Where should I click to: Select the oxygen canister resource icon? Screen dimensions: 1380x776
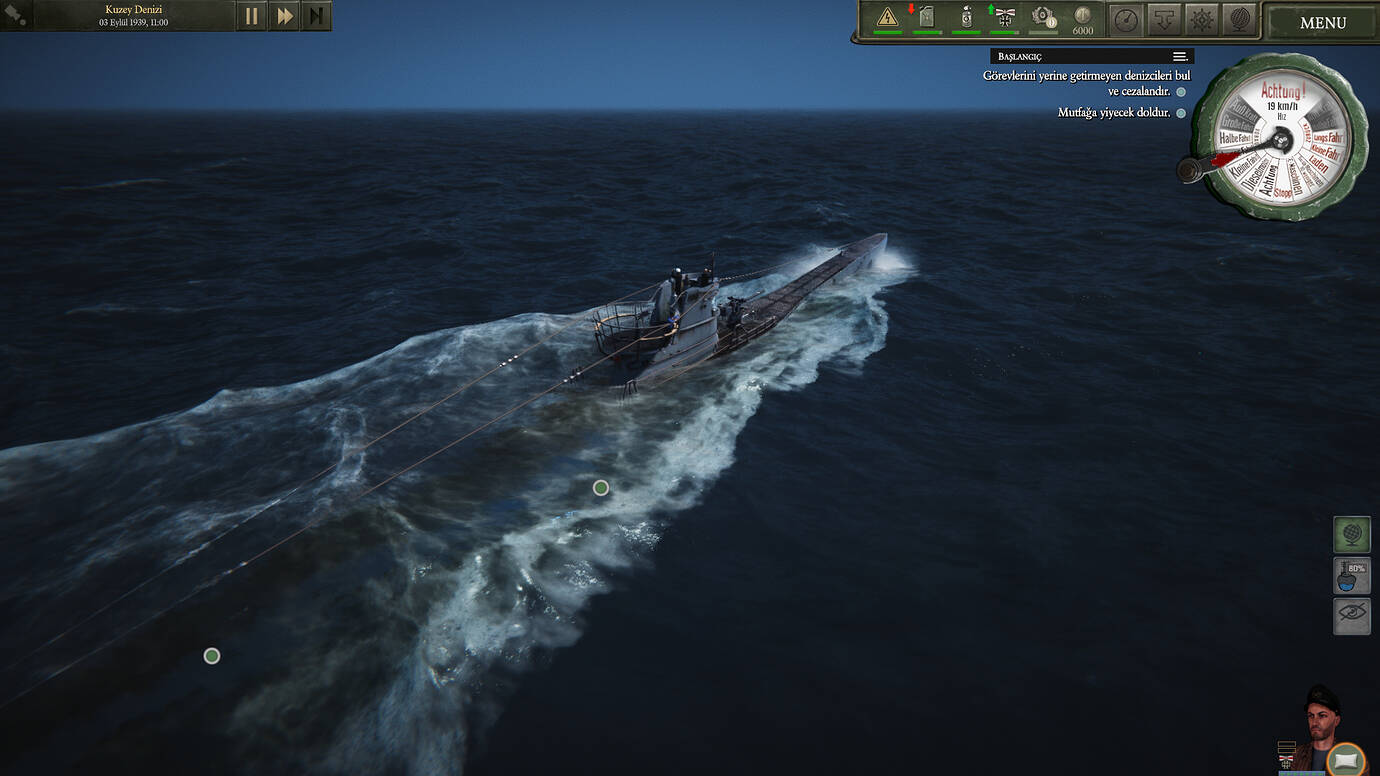click(x=966, y=17)
